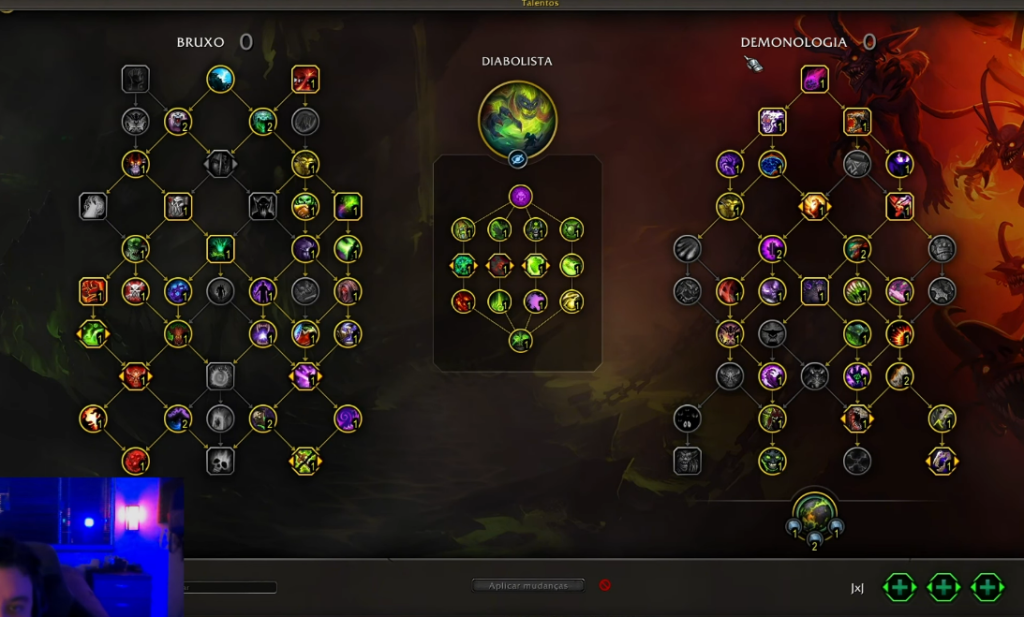The height and width of the screenshot is (617, 1024).
Task: Select the blue-white orb talent atop Bruxo tree
Action: pyautogui.click(x=221, y=79)
